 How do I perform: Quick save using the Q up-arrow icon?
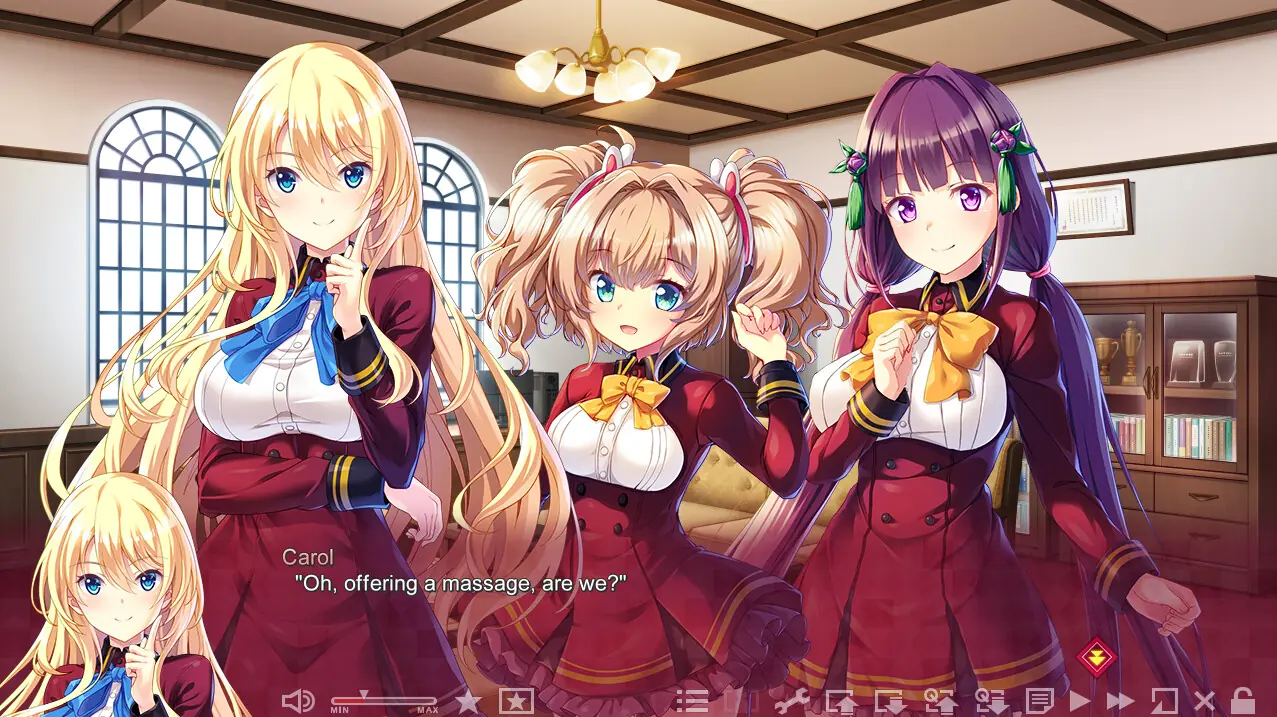tap(940, 701)
